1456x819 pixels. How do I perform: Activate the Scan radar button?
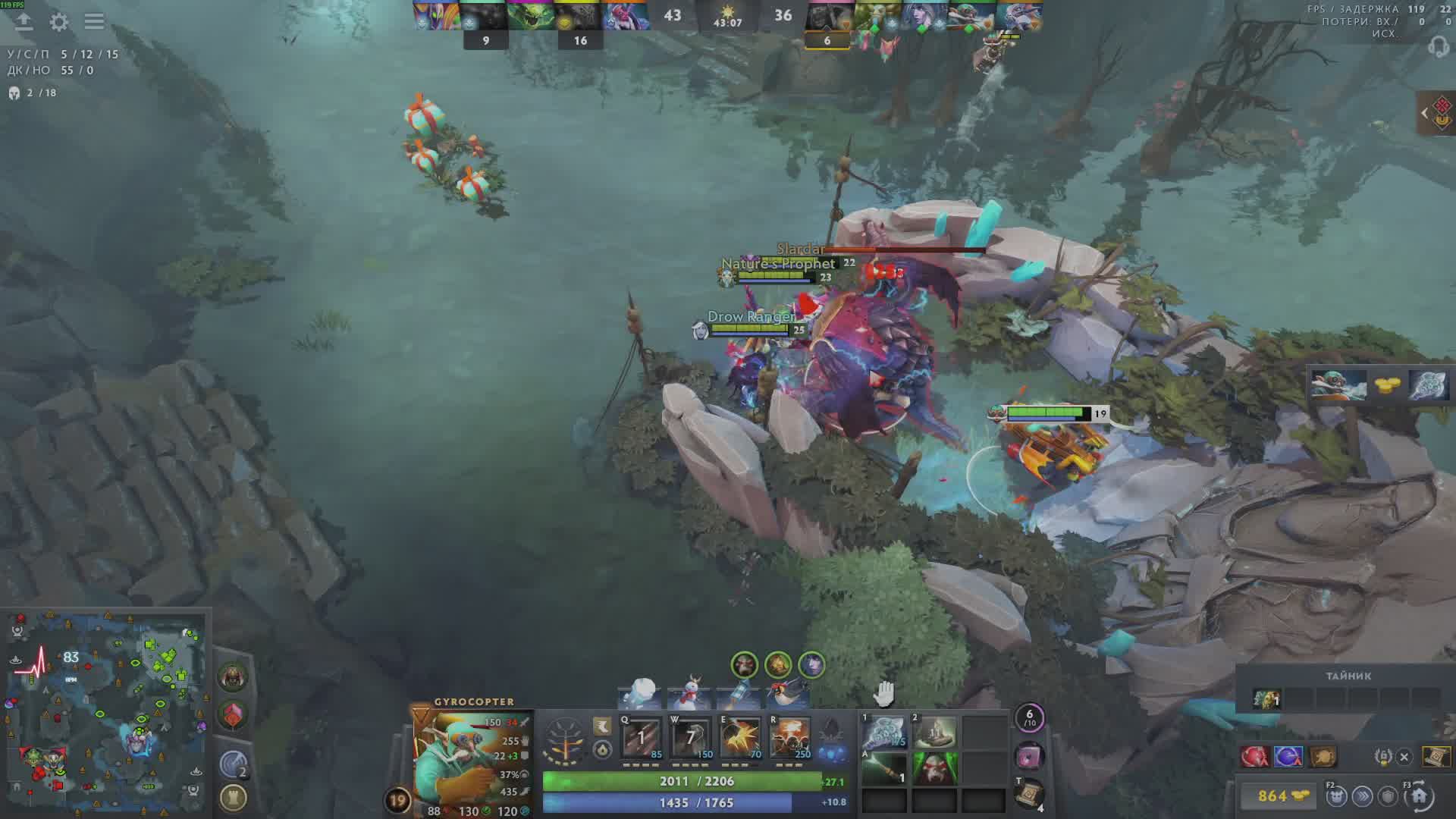pos(233,764)
